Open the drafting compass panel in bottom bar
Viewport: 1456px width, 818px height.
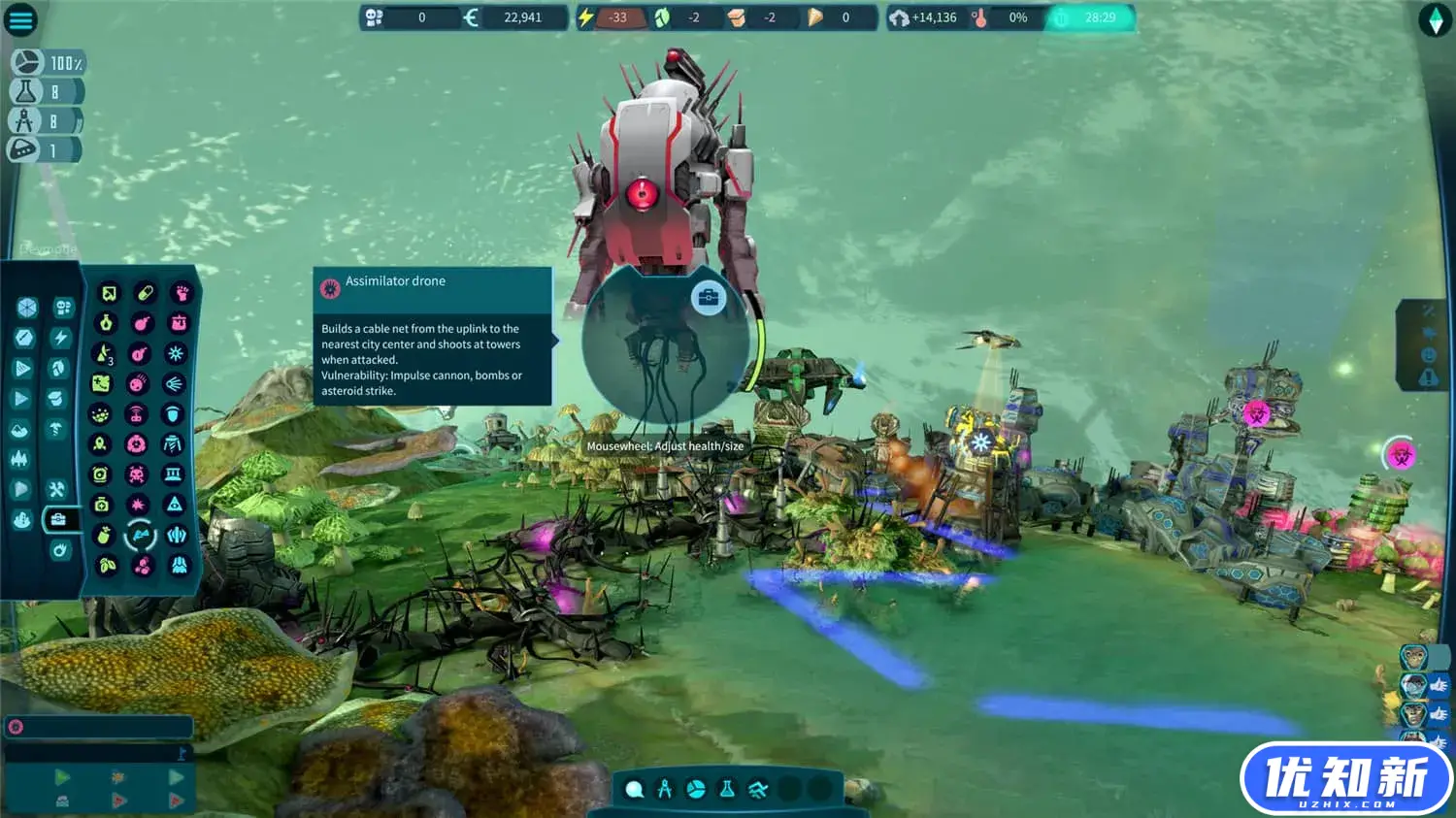[665, 789]
